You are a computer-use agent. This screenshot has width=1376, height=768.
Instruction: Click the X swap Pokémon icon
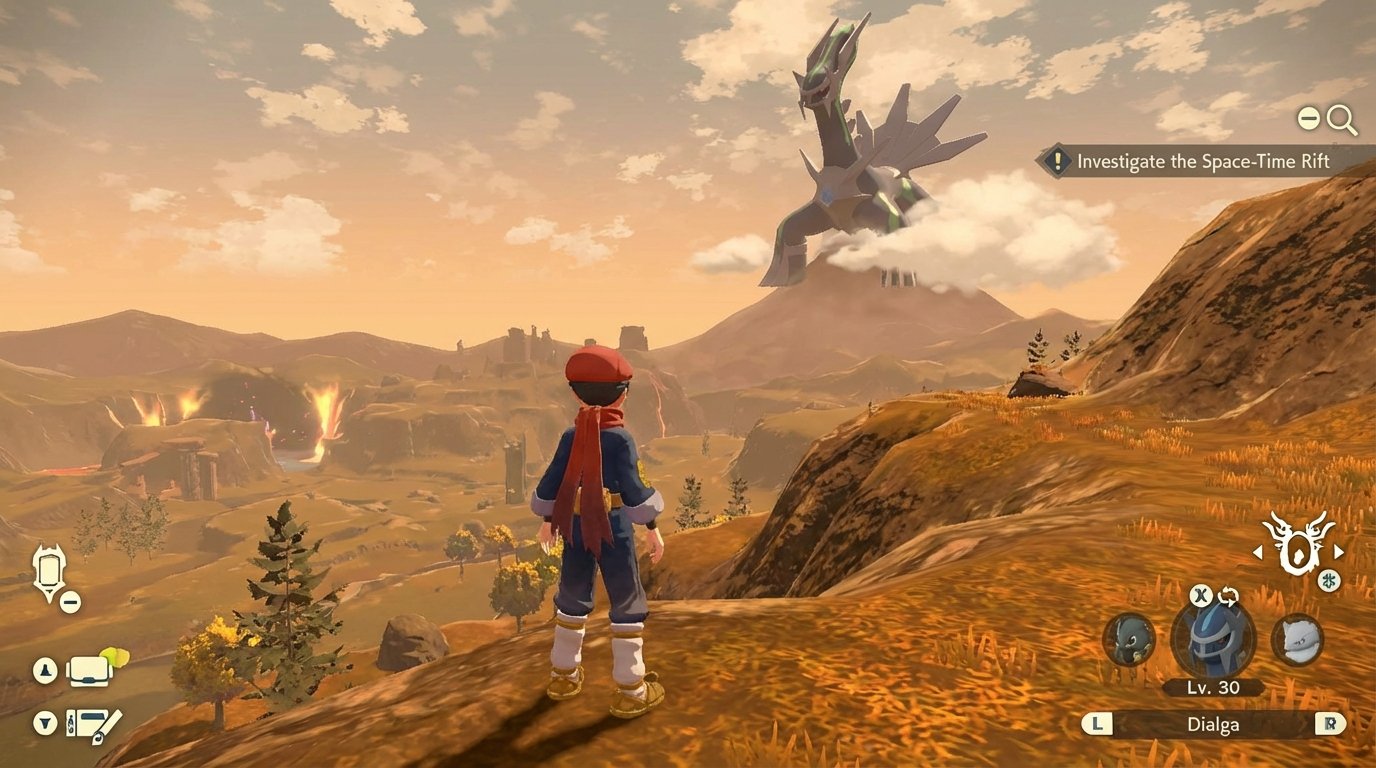tap(1200, 595)
